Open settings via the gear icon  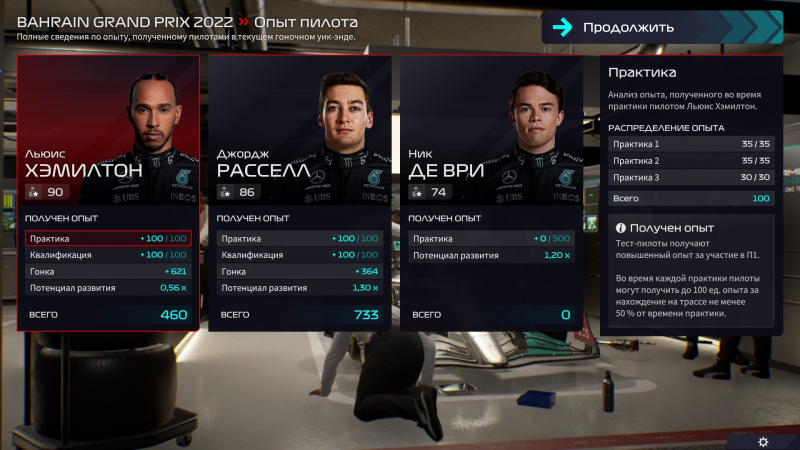pos(763,441)
